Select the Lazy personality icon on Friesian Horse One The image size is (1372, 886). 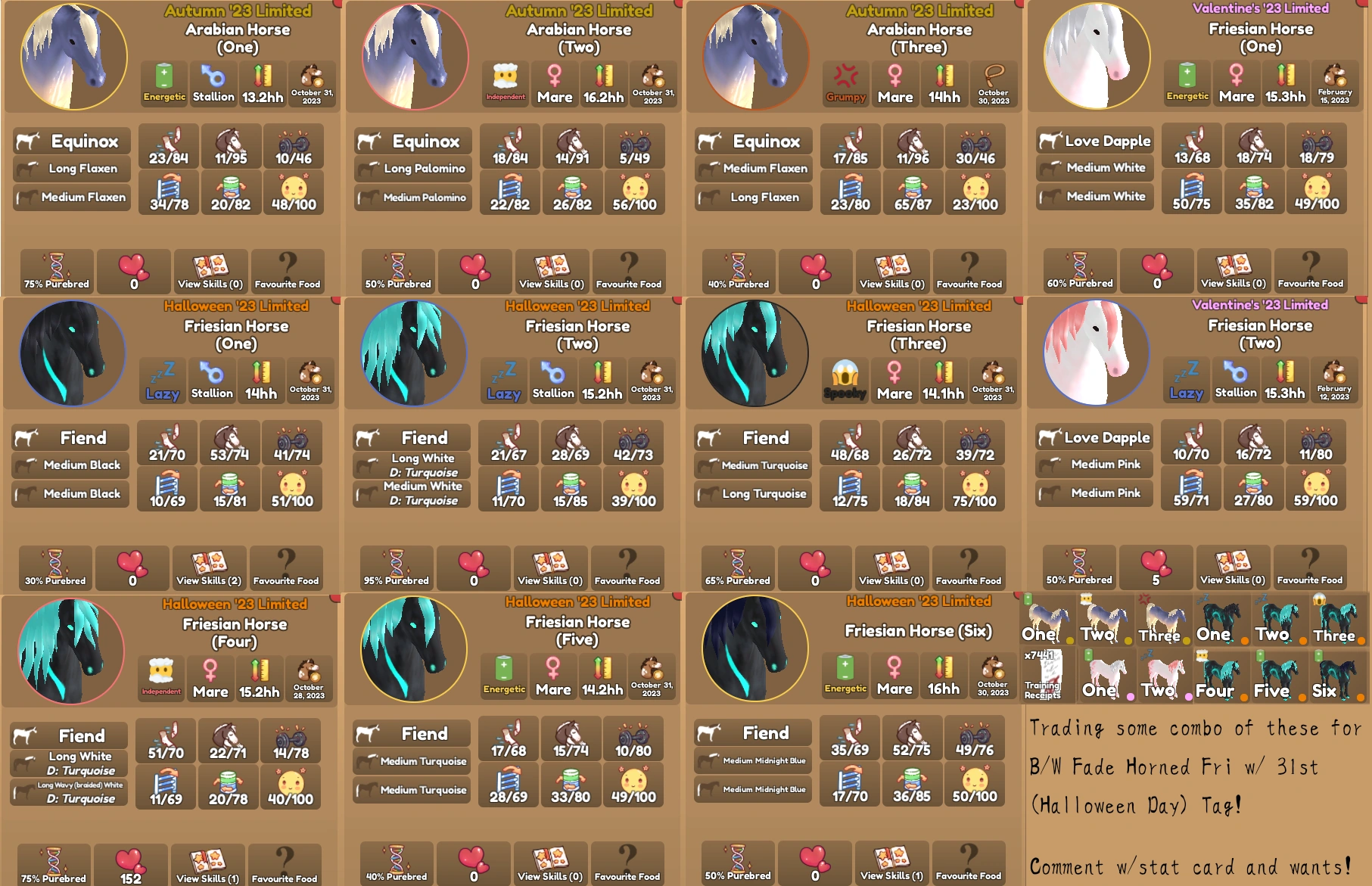[x=162, y=381]
